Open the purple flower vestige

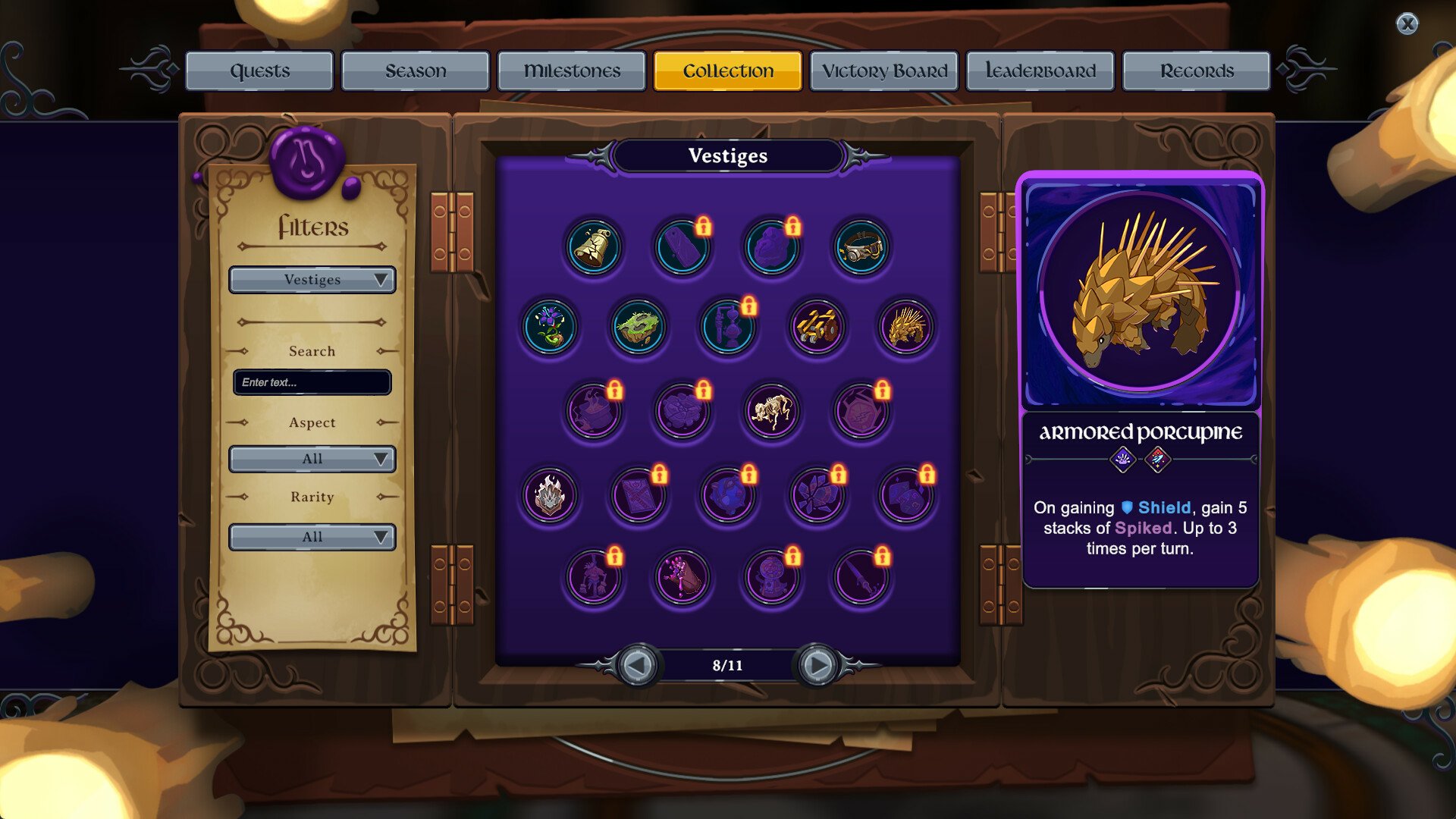pyautogui.click(x=550, y=328)
